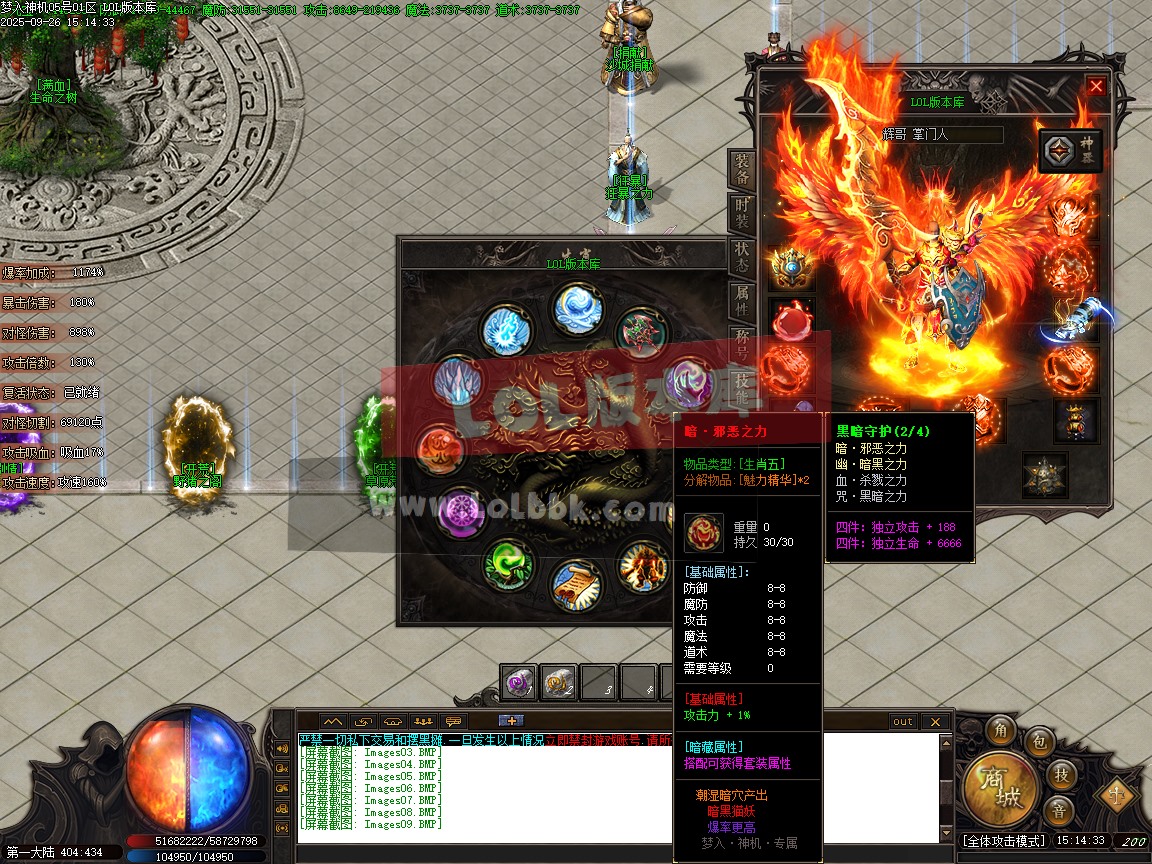The width and height of the screenshot is (1152, 864).
Task: Select the golden scroll in hotbar slot 2
Action: tap(558, 682)
